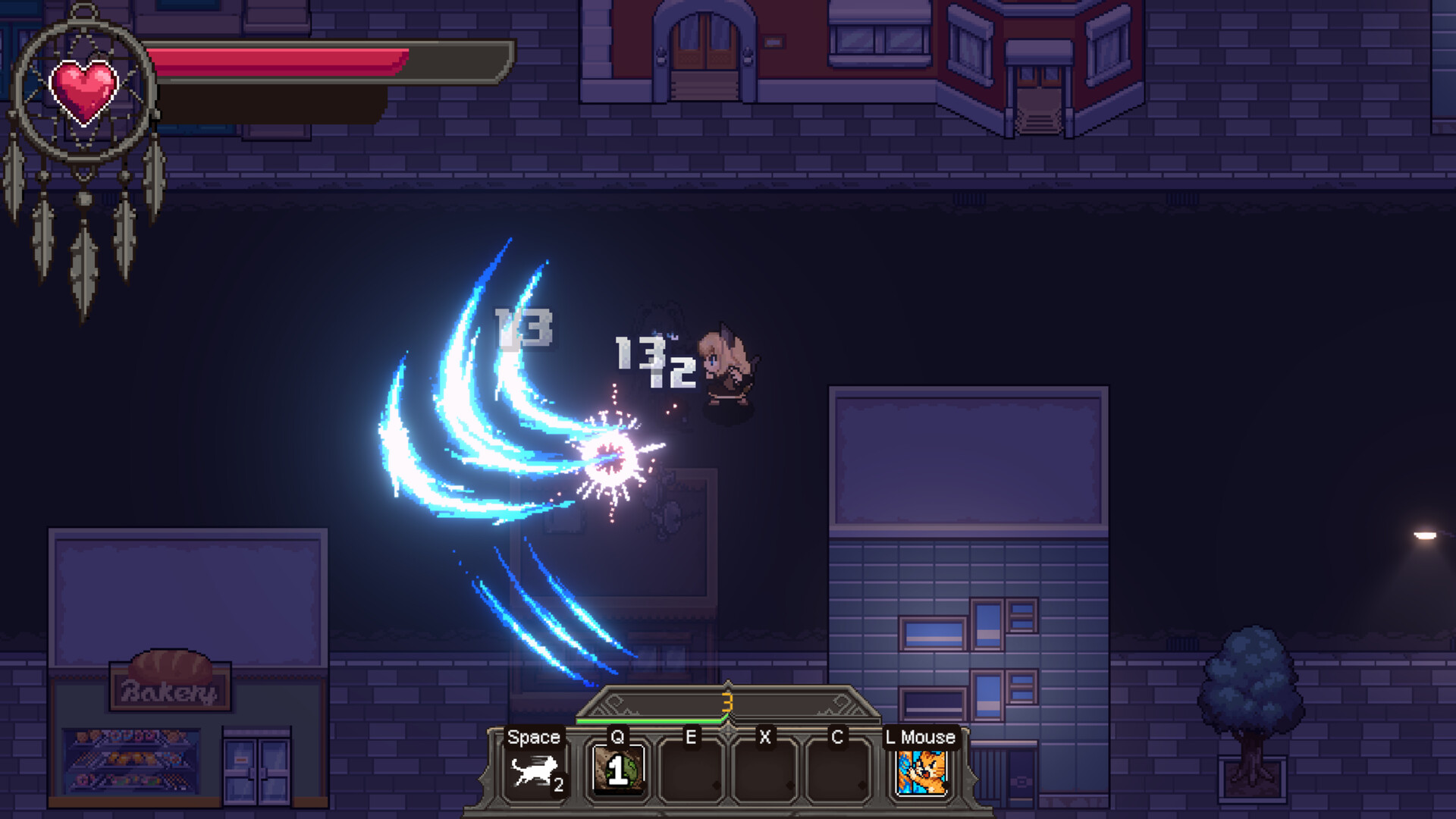Click the level number 3 above the hotbar
This screenshot has height=819, width=1456.
pos(728,703)
